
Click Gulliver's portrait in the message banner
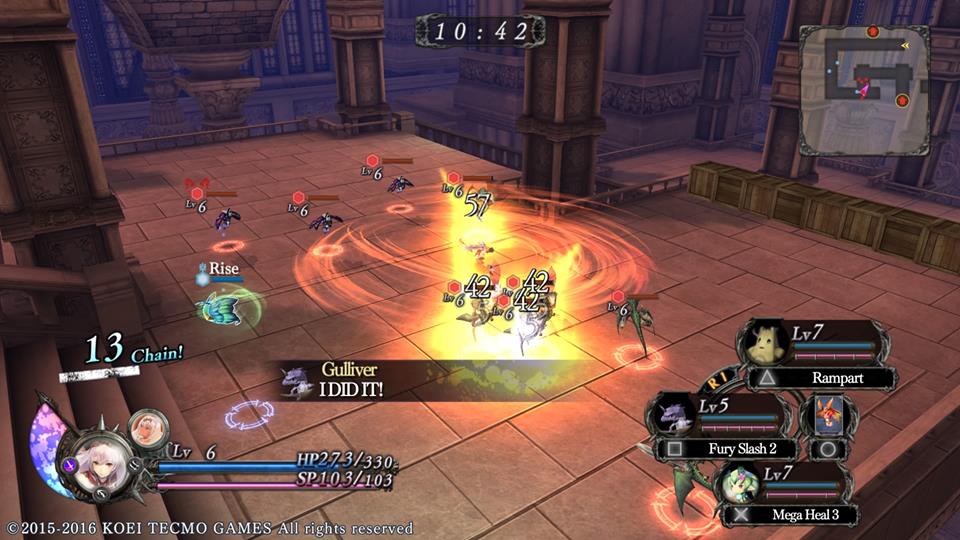[298, 380]
